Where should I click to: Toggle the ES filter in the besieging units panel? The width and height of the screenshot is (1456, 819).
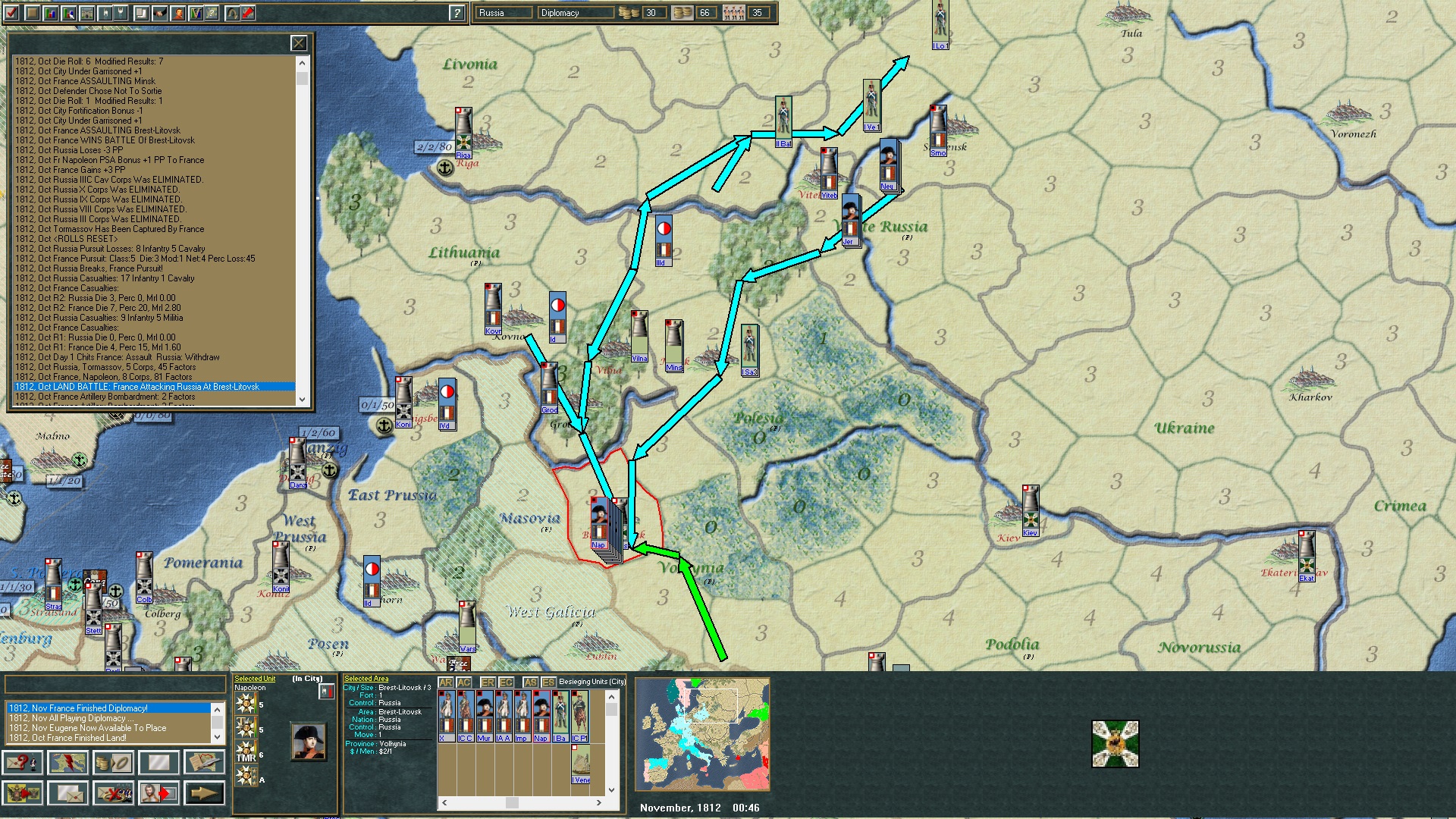pos(548,683)
